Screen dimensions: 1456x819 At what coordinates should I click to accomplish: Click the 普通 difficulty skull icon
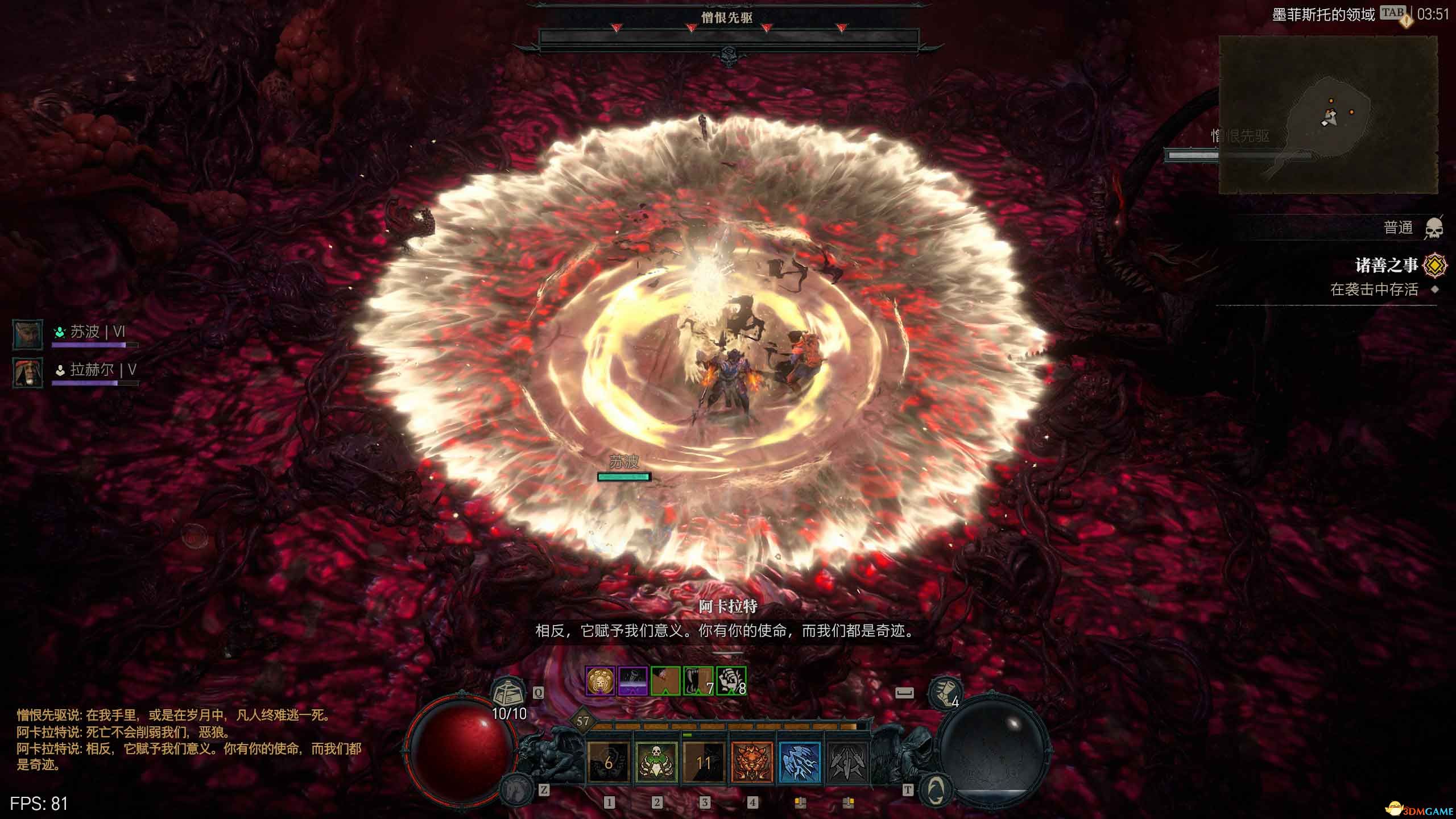coord(1434,229)
